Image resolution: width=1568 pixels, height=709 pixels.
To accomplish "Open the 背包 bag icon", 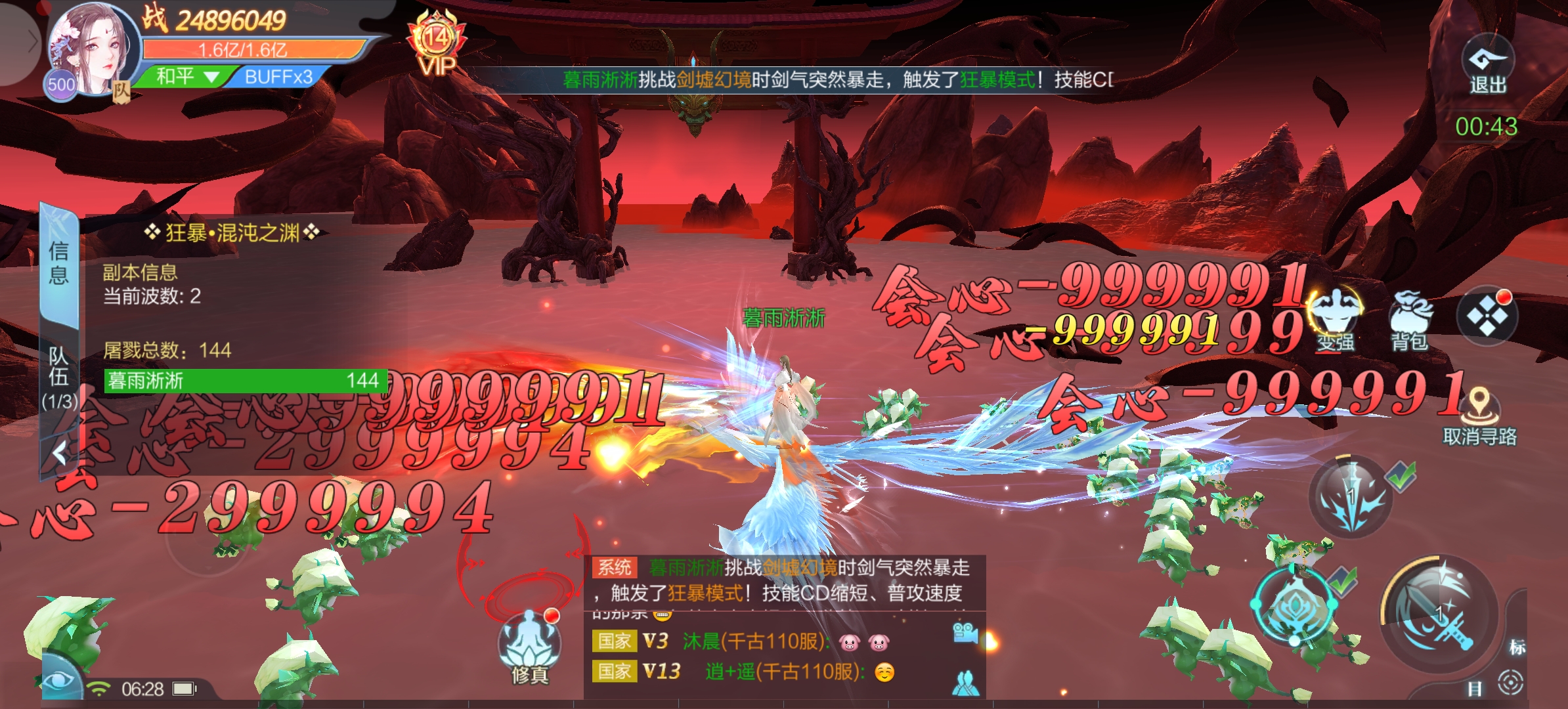I will pos(1409,319).
